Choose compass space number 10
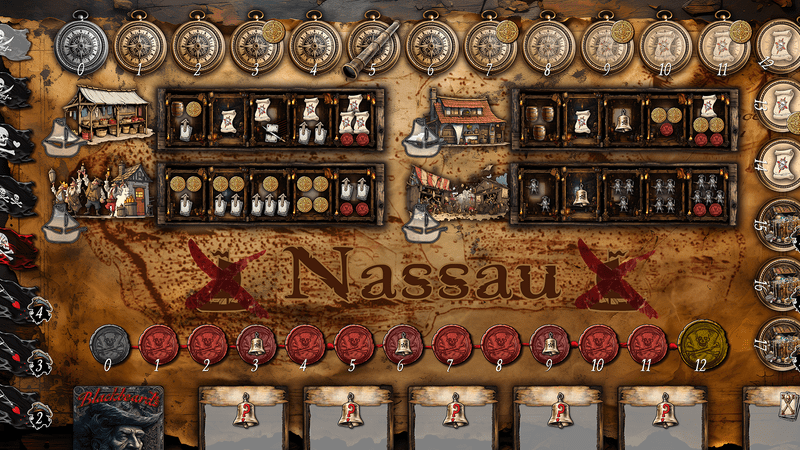Viewport: 800px width, 450px height. [x=665, y=45]
